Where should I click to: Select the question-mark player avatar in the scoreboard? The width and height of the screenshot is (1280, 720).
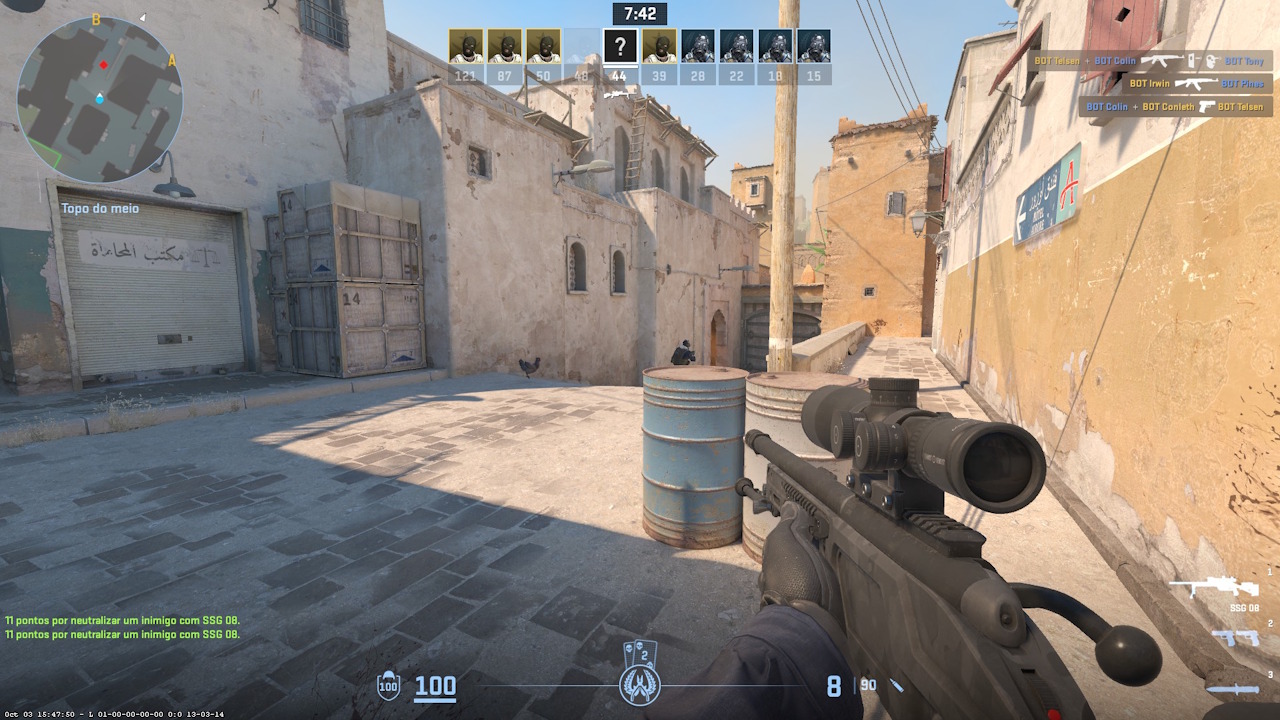coord(621,45)
